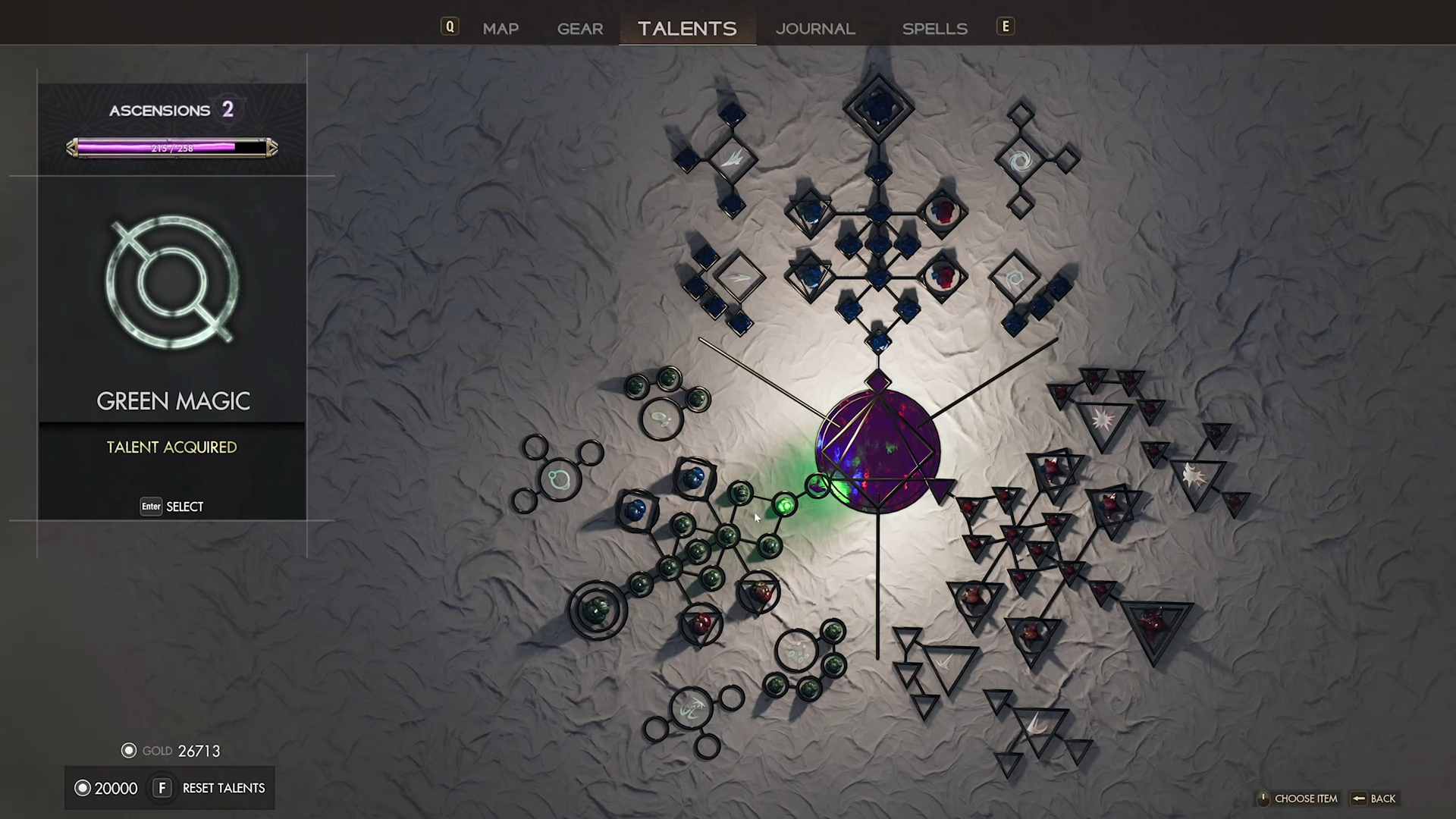Select the glowing green Green Magic node
This screenshot has height=819, width=1456.
[x=786, y=504]
